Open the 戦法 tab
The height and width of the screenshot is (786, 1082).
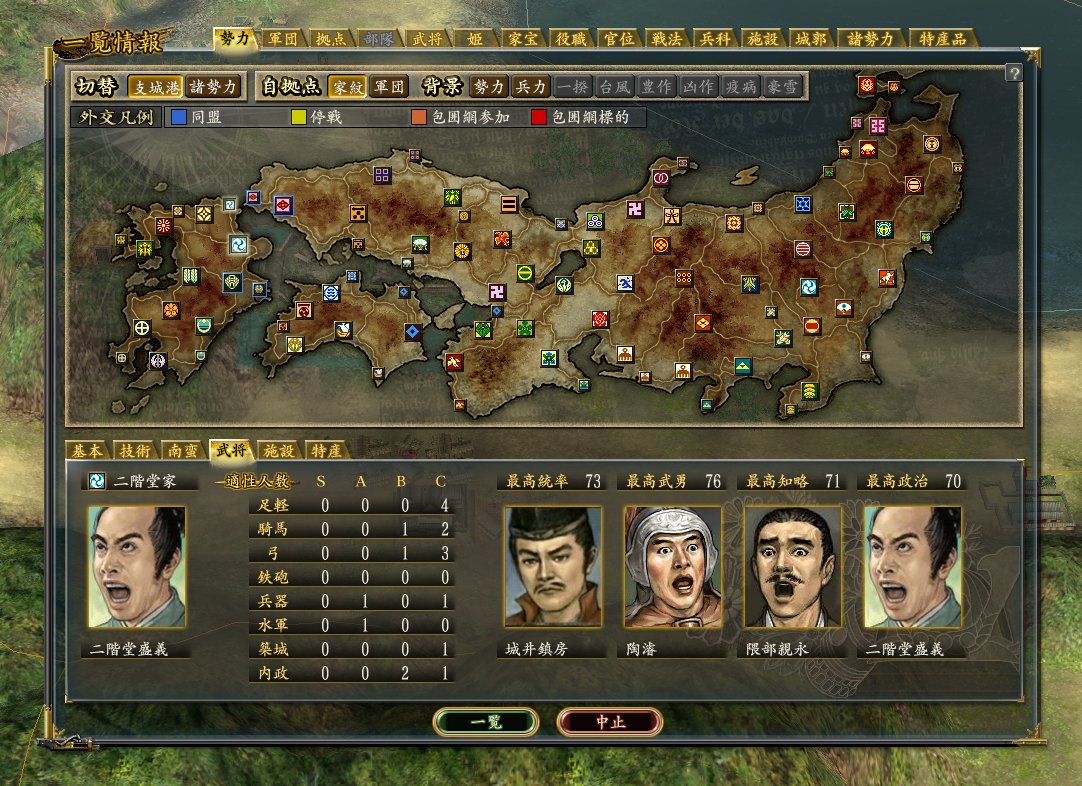[x=666, y=39]
